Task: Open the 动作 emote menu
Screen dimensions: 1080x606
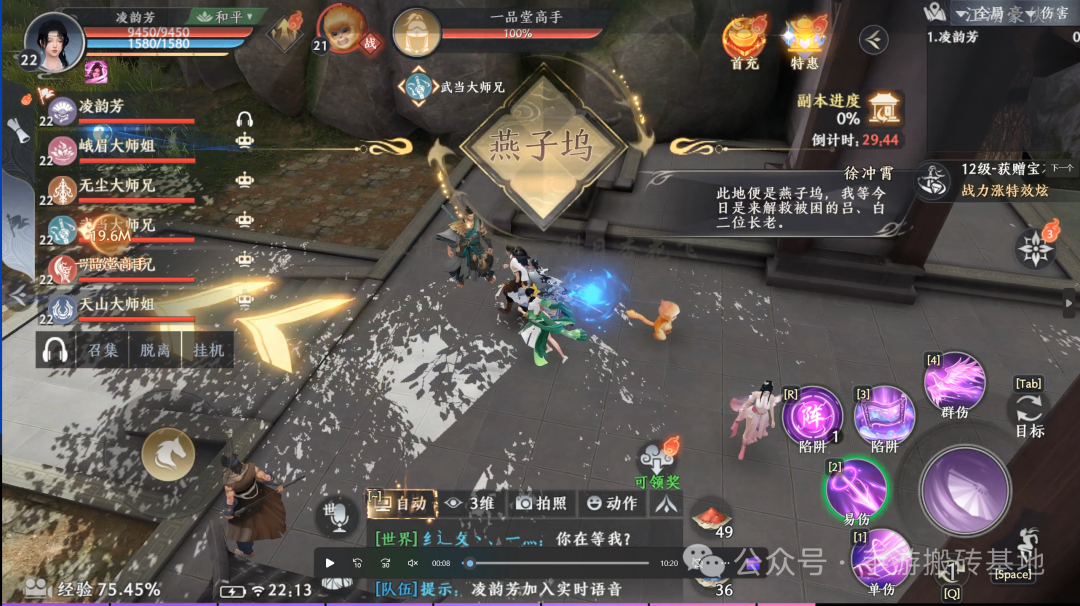Action: (611, 504)
